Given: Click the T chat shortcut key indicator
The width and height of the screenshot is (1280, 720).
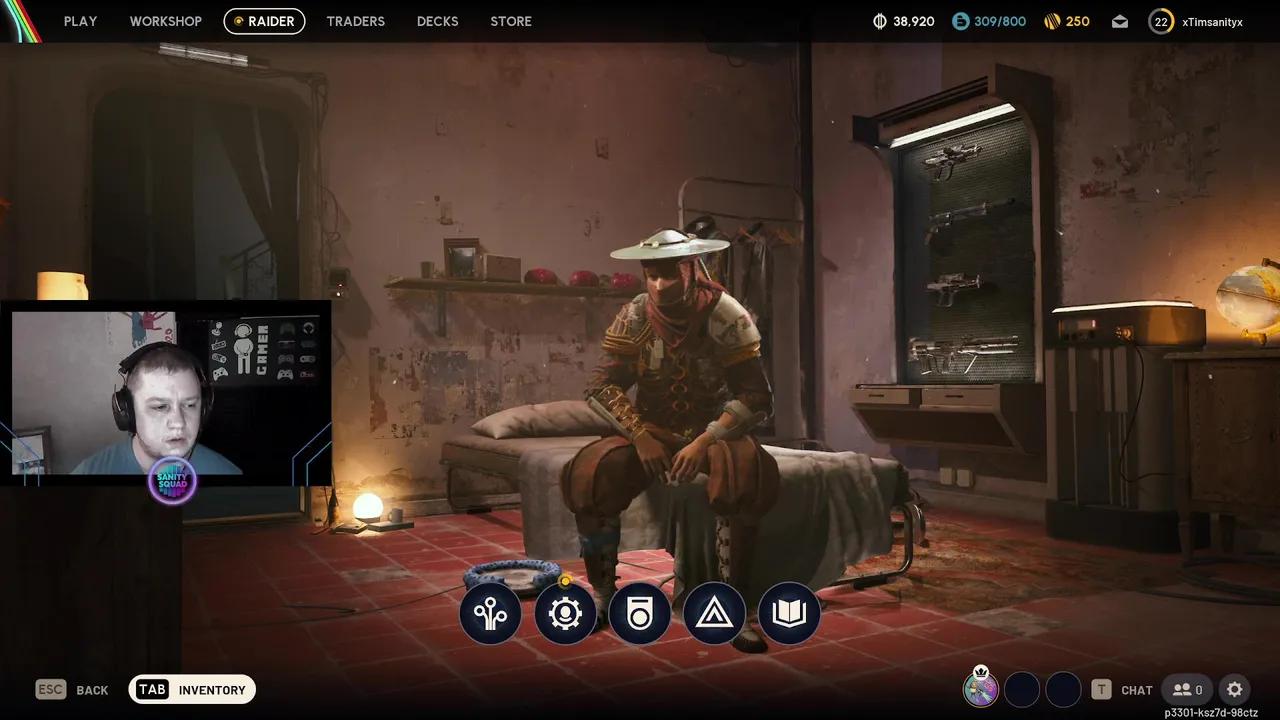Looking at the screenshot, I should (1101, 690).
